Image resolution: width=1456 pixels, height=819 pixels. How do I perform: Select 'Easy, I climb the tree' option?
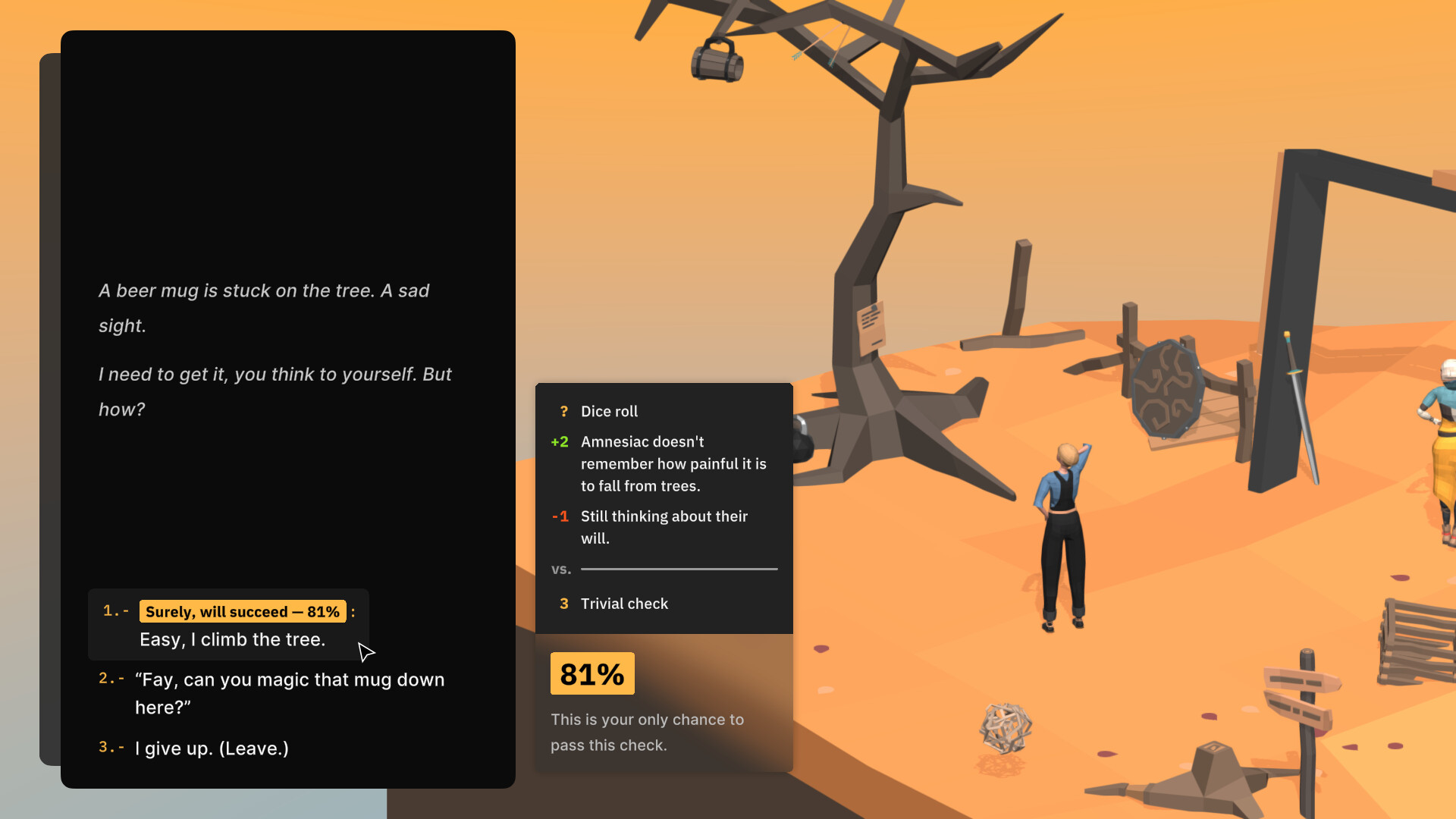click(x=231, y=639)
